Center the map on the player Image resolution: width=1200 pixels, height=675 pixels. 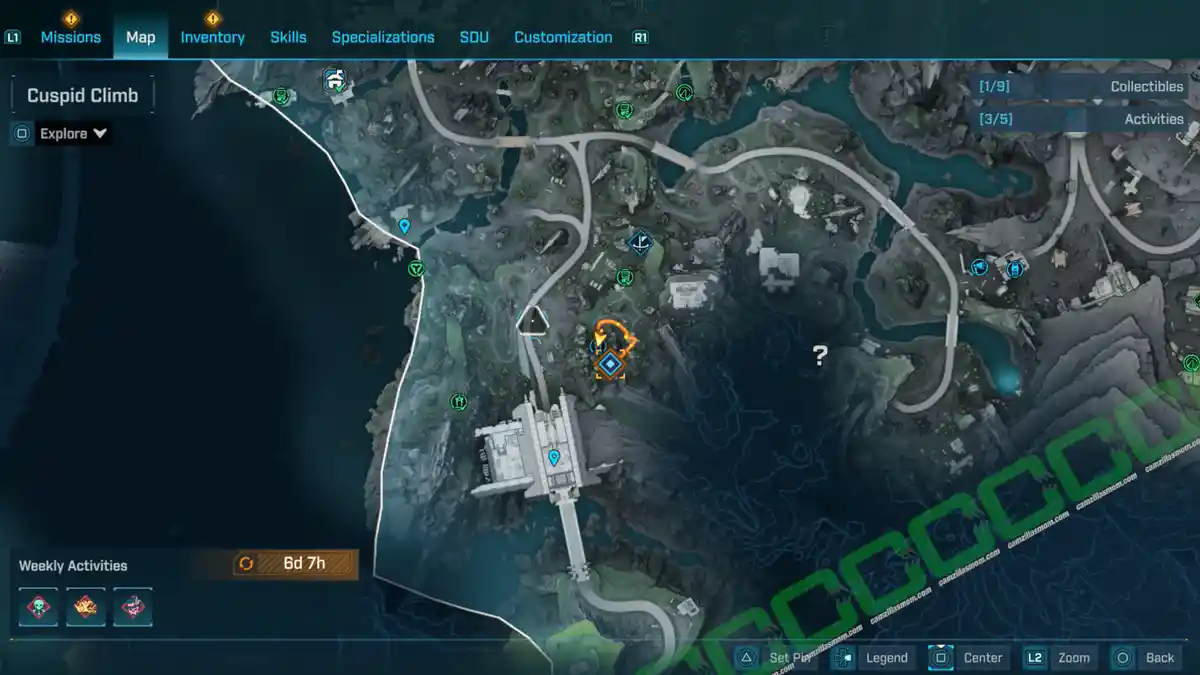coord(968,658)
